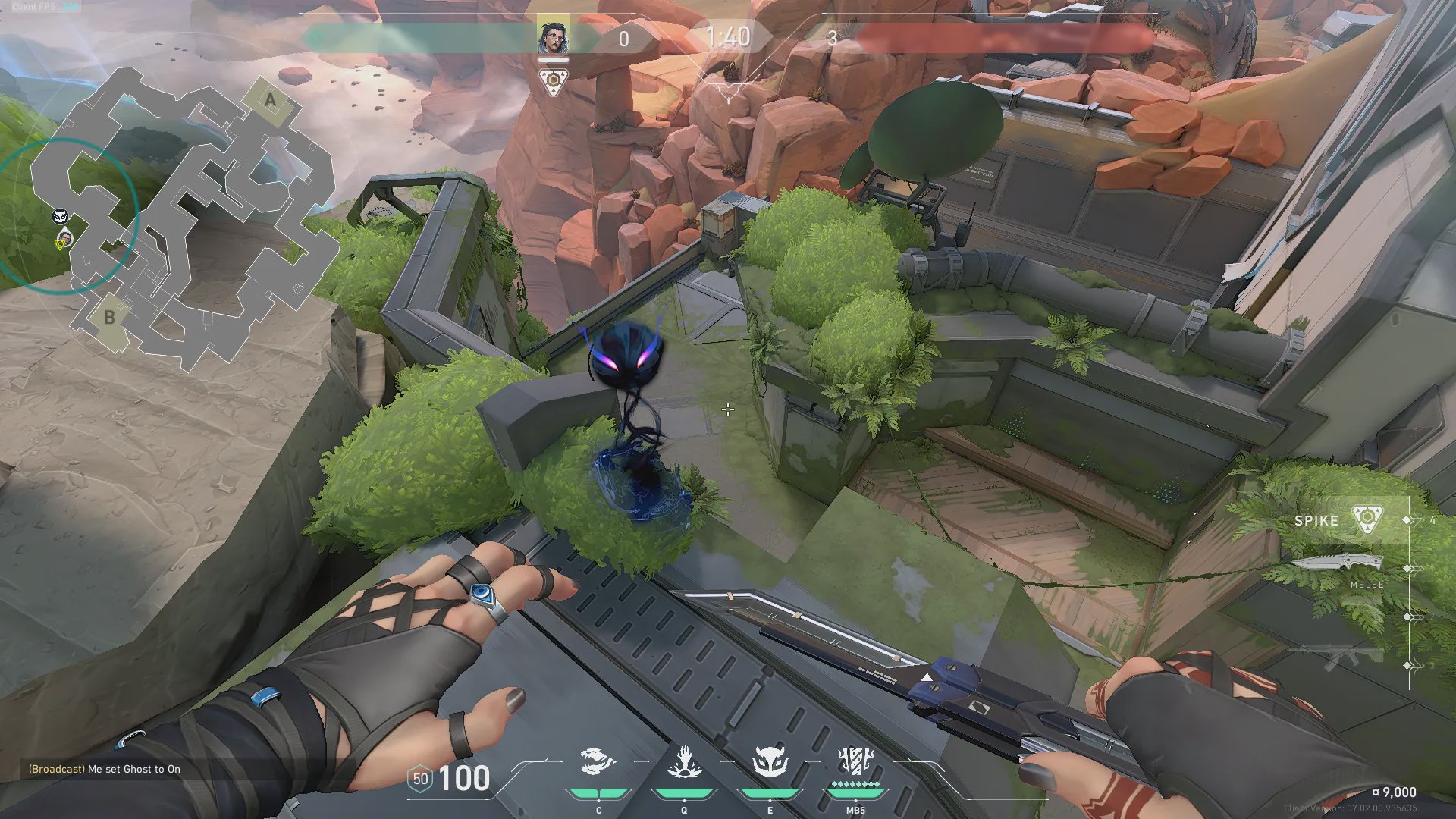Image resolution: width=1456 pixels, height=819 pixels.
Task: Switch to the faded primary rifle slot
Action: (1338, 657)
